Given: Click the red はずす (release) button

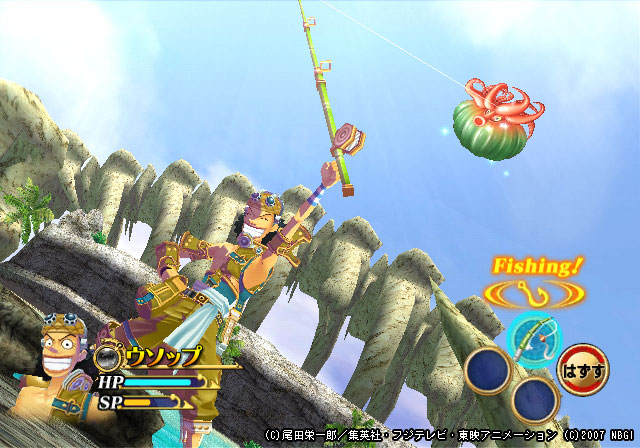Looking at the screenshot, I should tap(581, 367).
